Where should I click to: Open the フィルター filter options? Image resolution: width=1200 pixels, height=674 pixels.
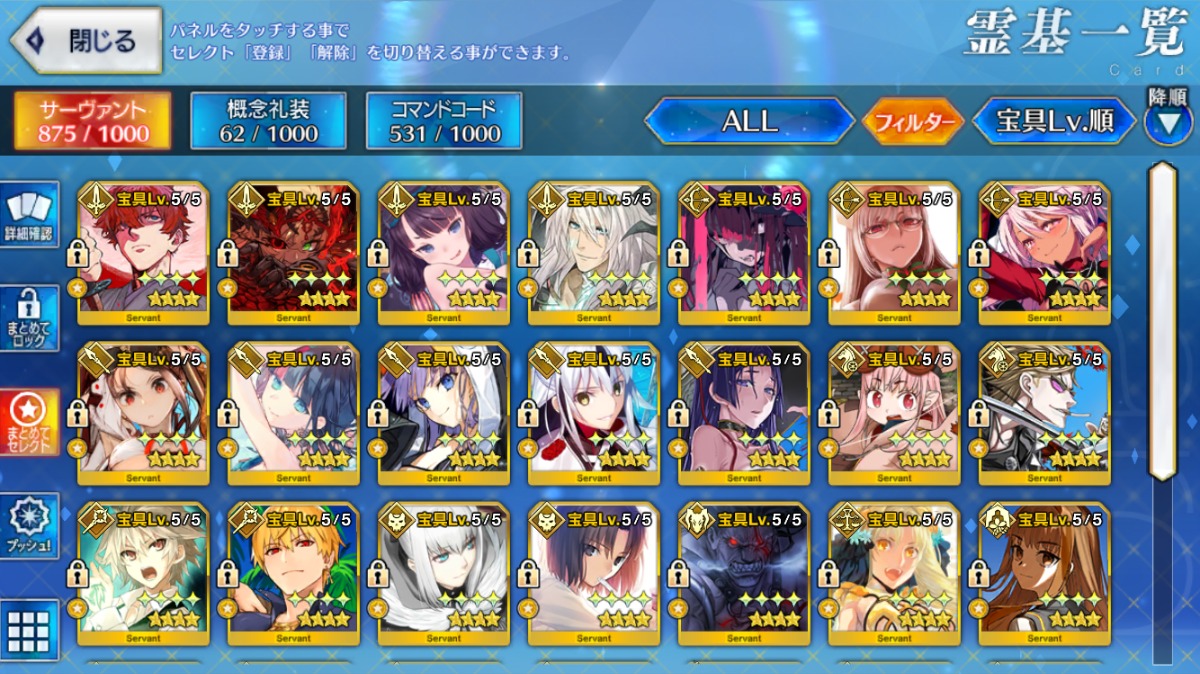pyautogui.click(x=912, y=123)
